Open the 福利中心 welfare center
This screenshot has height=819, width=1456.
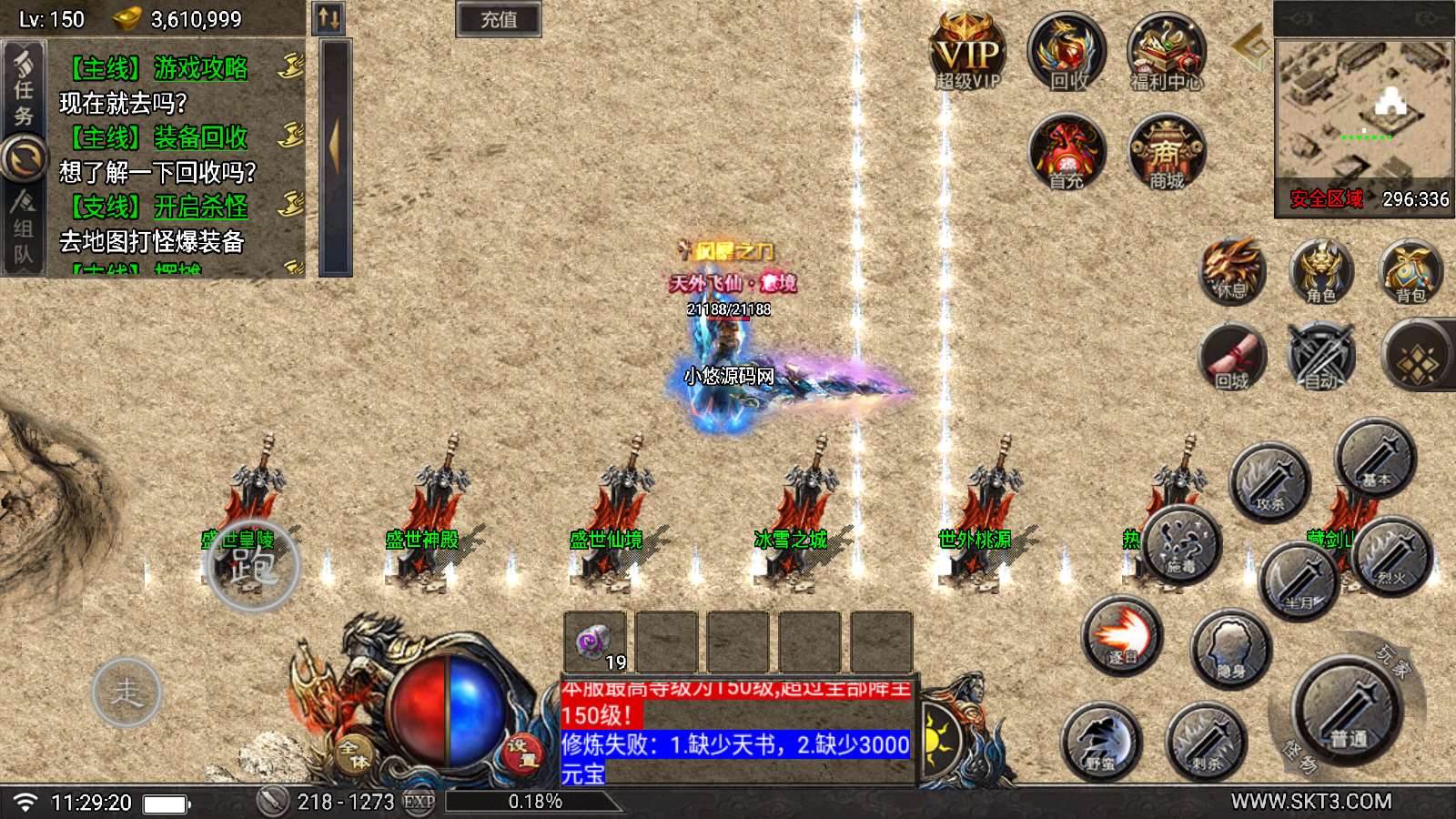(x=1166, y=53)
